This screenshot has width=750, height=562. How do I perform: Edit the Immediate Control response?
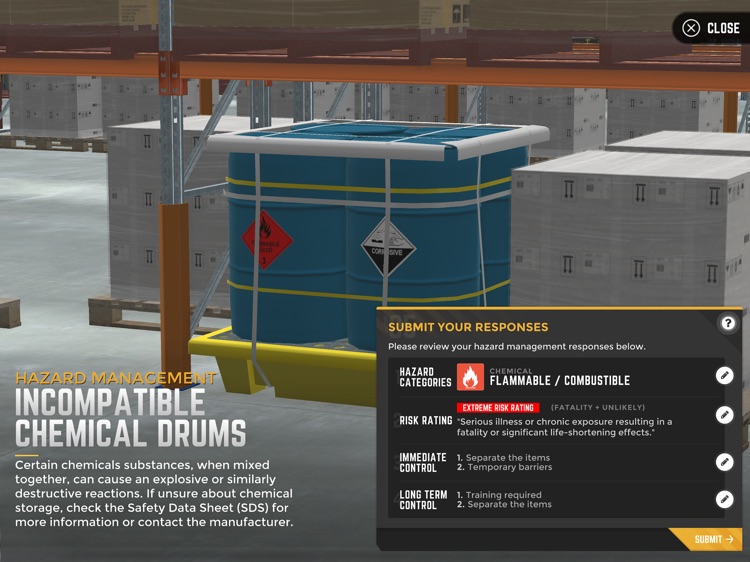pyautogui.click(x=725, y=462)
